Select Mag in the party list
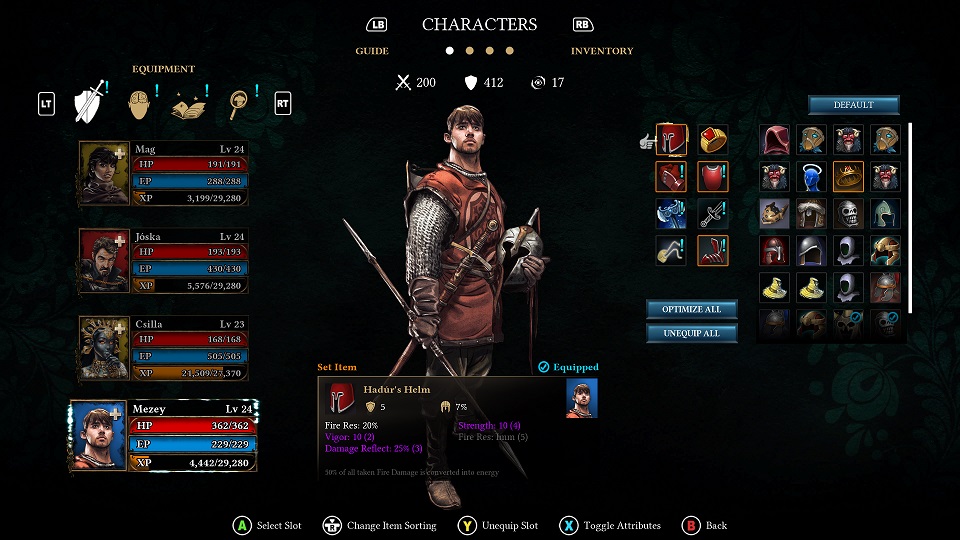Screen dimensions: 960x540 point(164,174)
